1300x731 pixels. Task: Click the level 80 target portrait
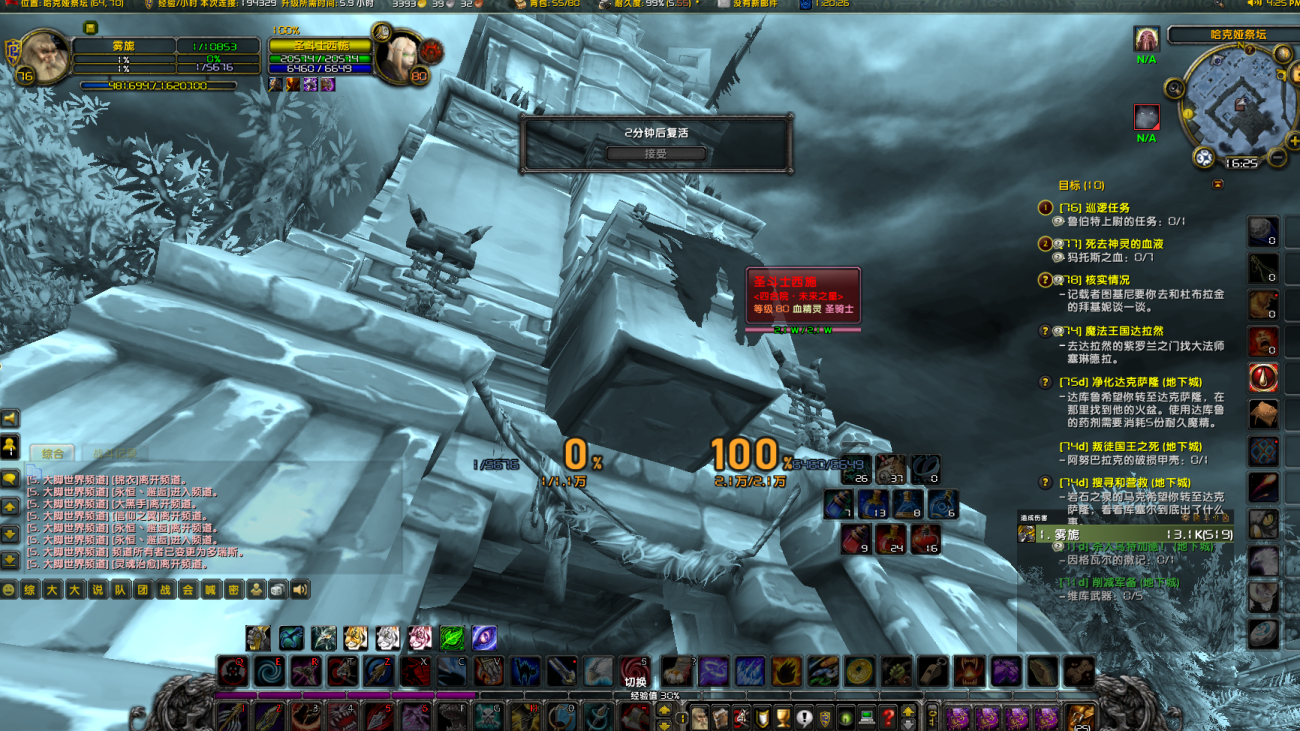pos(405,60)
